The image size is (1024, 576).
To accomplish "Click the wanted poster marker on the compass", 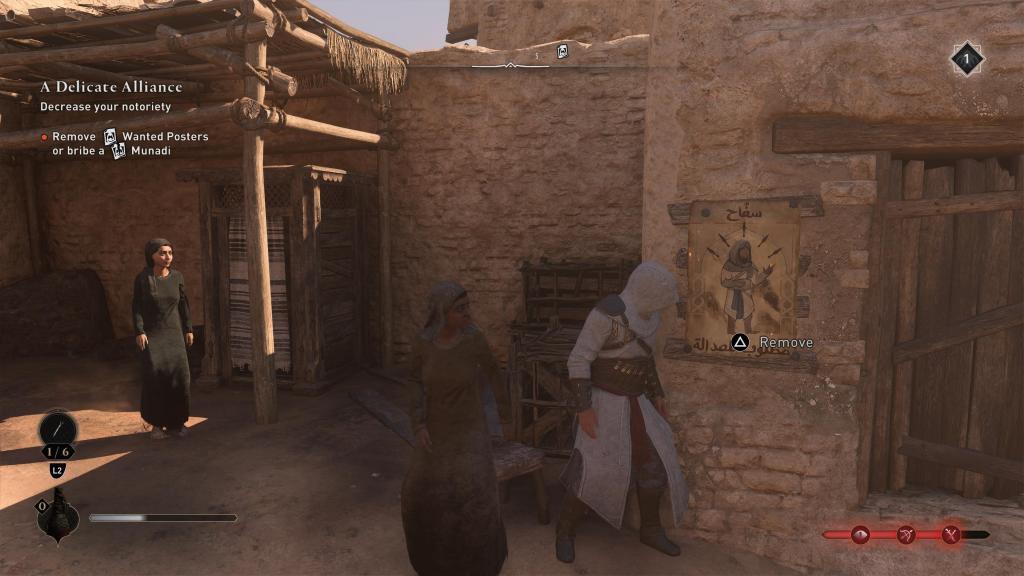I will (x=562, y=51).
